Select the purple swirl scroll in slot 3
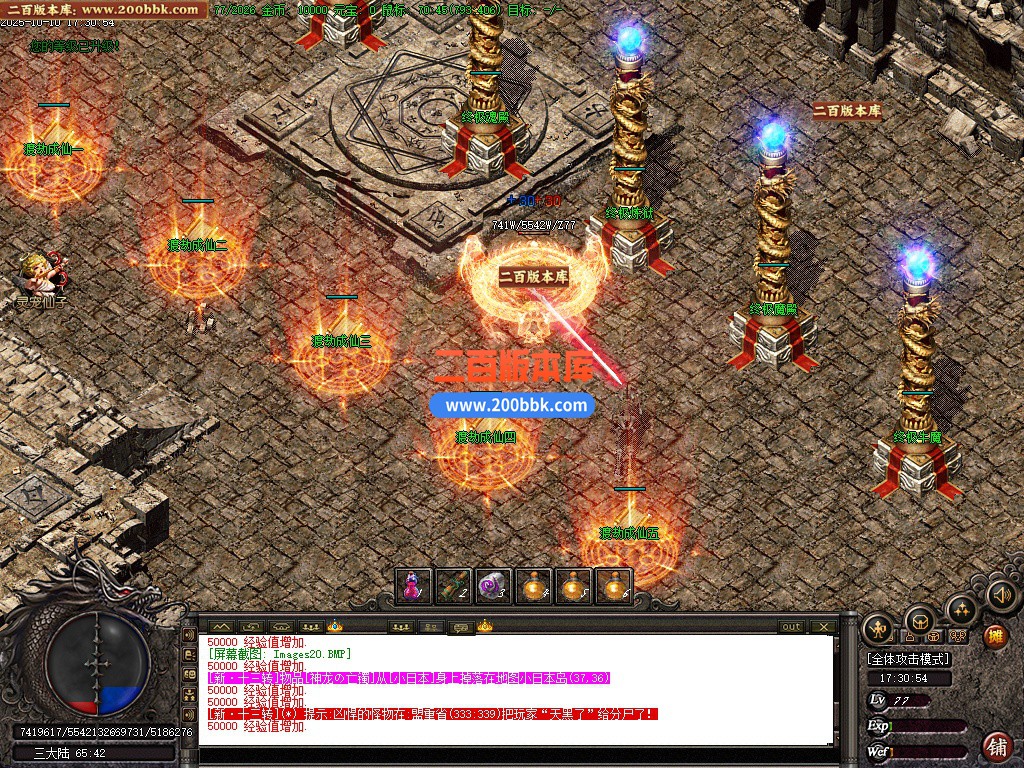This screenshot has width=1024, height=768. 494,586
